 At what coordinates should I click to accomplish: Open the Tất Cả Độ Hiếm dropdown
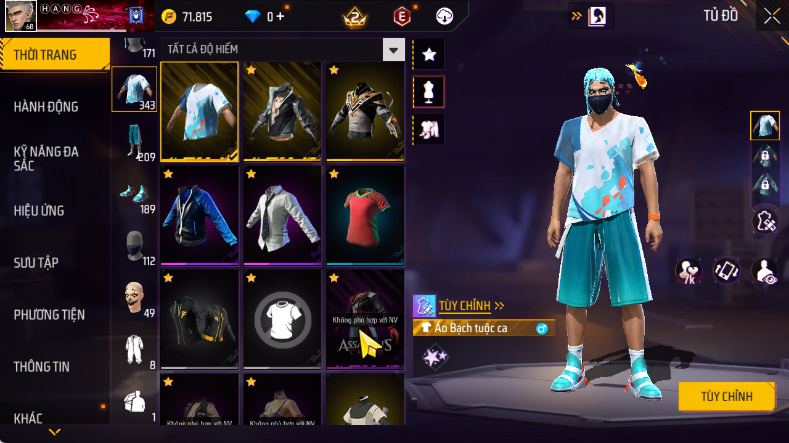point(394,50)
